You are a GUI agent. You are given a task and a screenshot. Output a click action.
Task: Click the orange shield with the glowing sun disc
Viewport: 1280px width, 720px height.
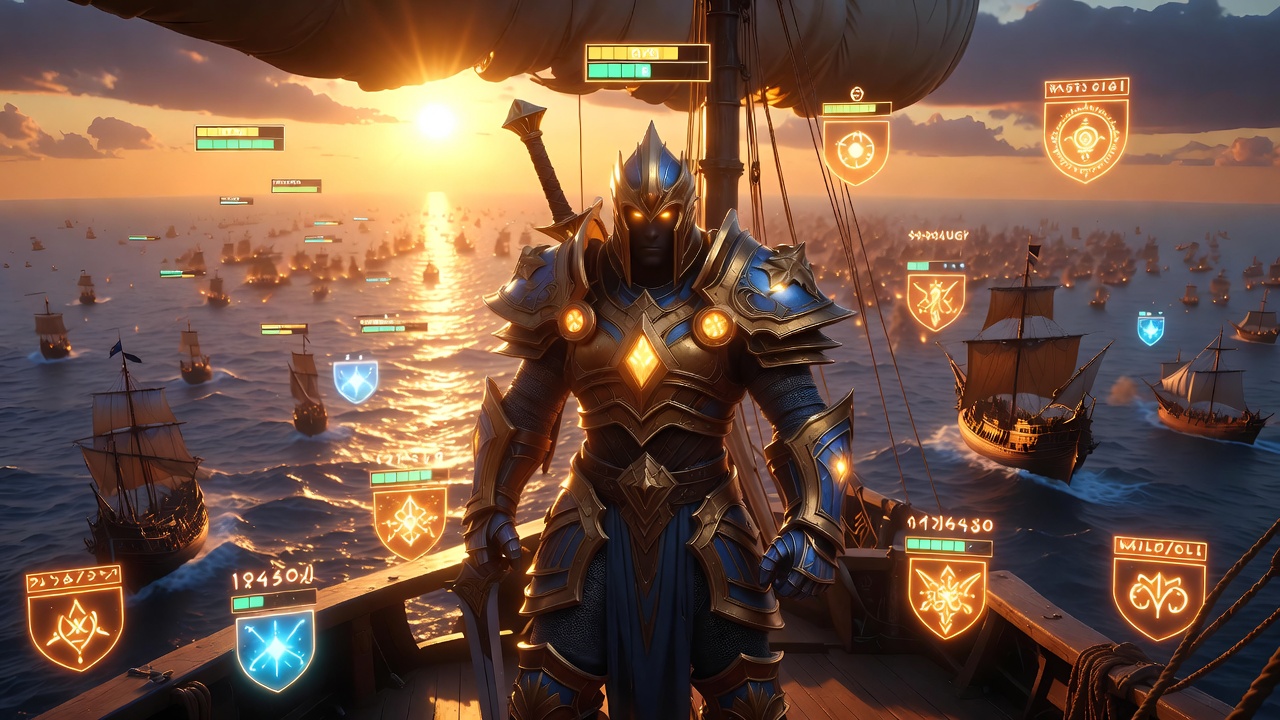856,150
